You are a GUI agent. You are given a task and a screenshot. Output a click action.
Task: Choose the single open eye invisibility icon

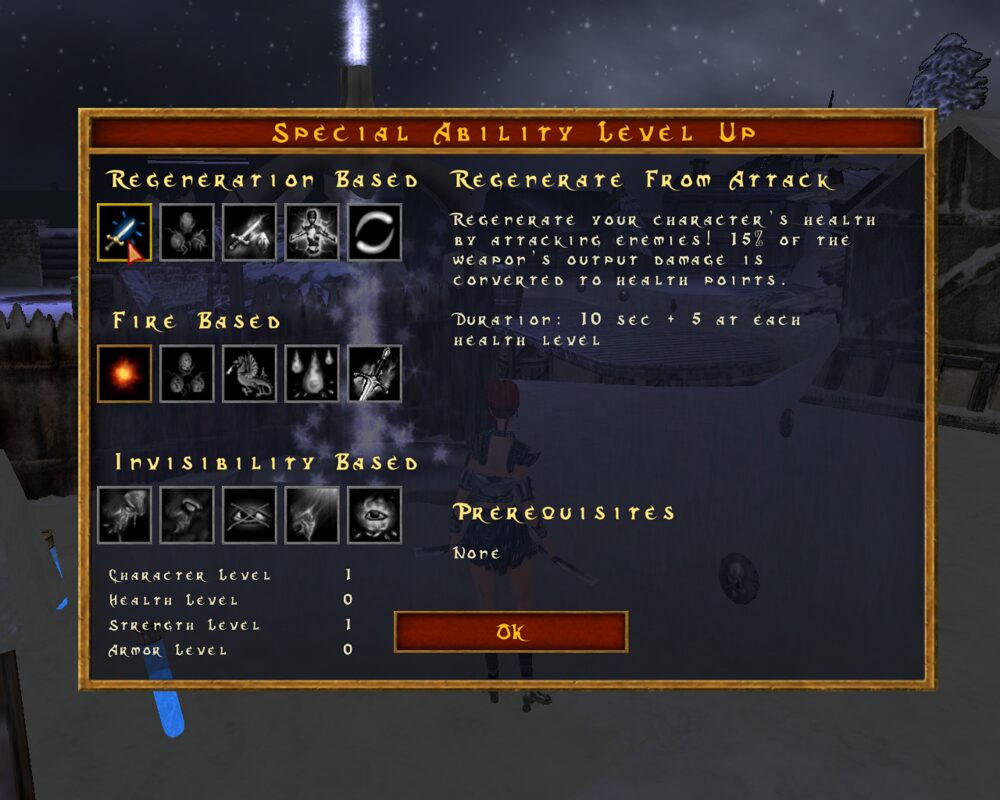[x=374, y=515]
